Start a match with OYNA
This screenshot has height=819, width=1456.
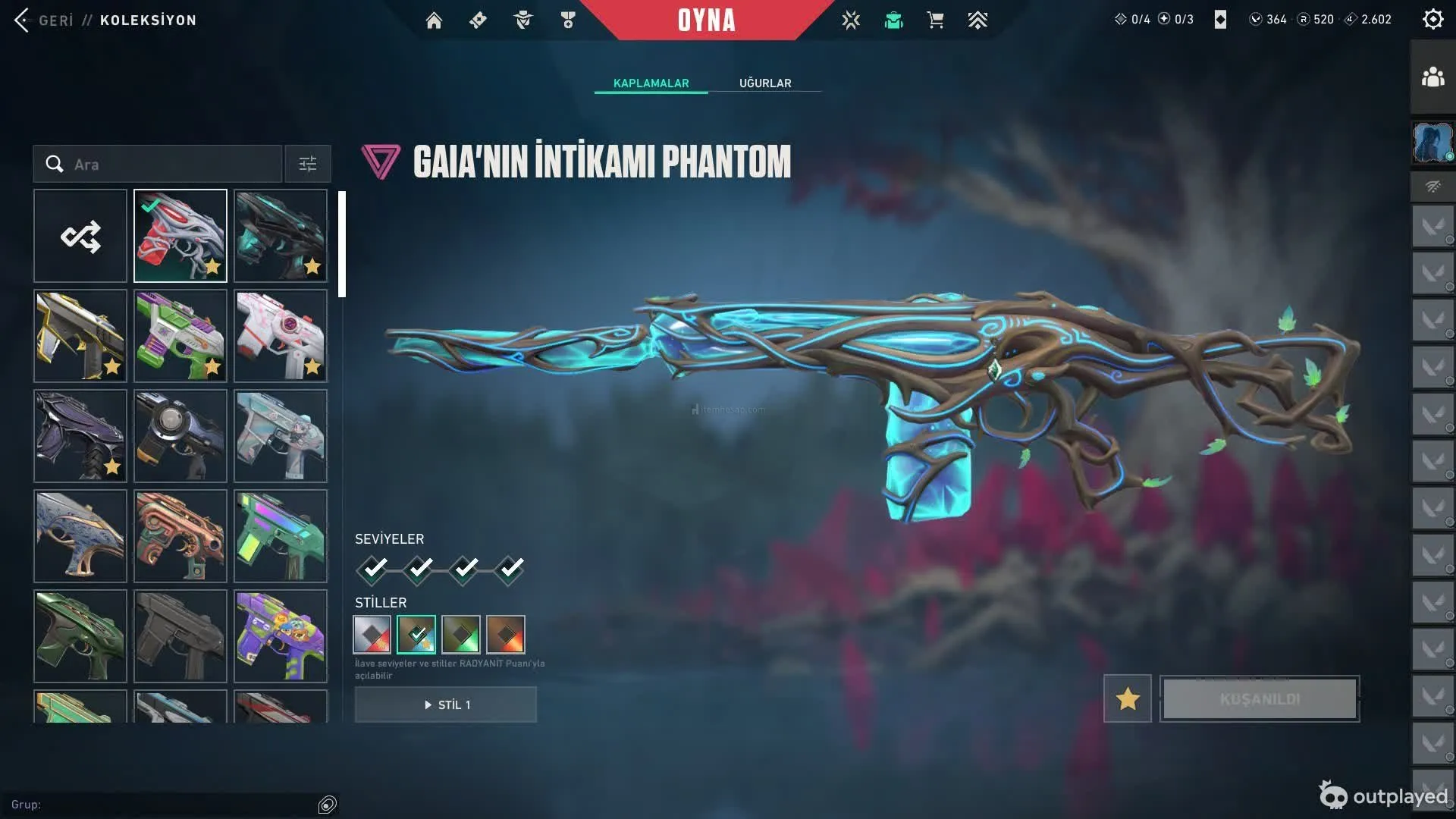(706, 20)
